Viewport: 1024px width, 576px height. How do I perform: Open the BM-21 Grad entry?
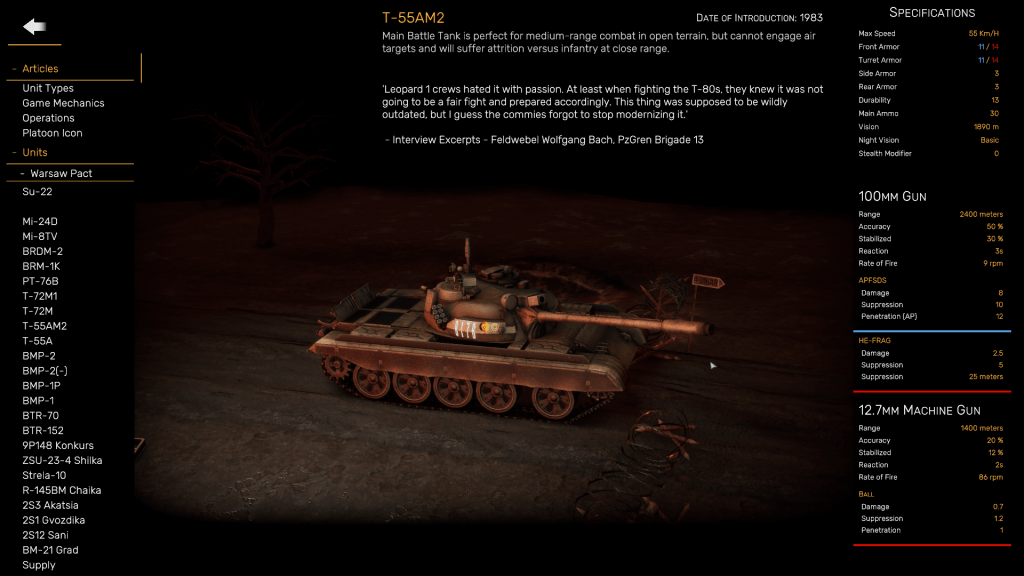click(x=50, y=550)
